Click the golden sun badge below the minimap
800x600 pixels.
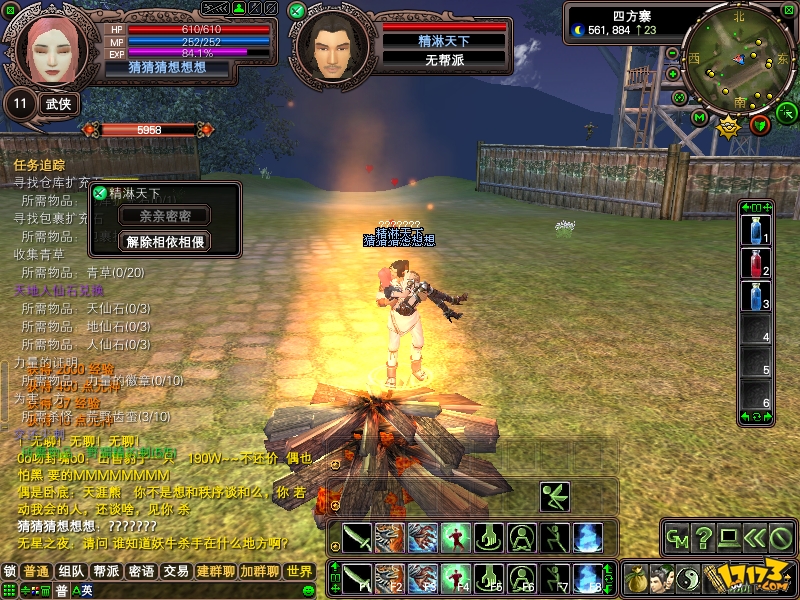729,126
